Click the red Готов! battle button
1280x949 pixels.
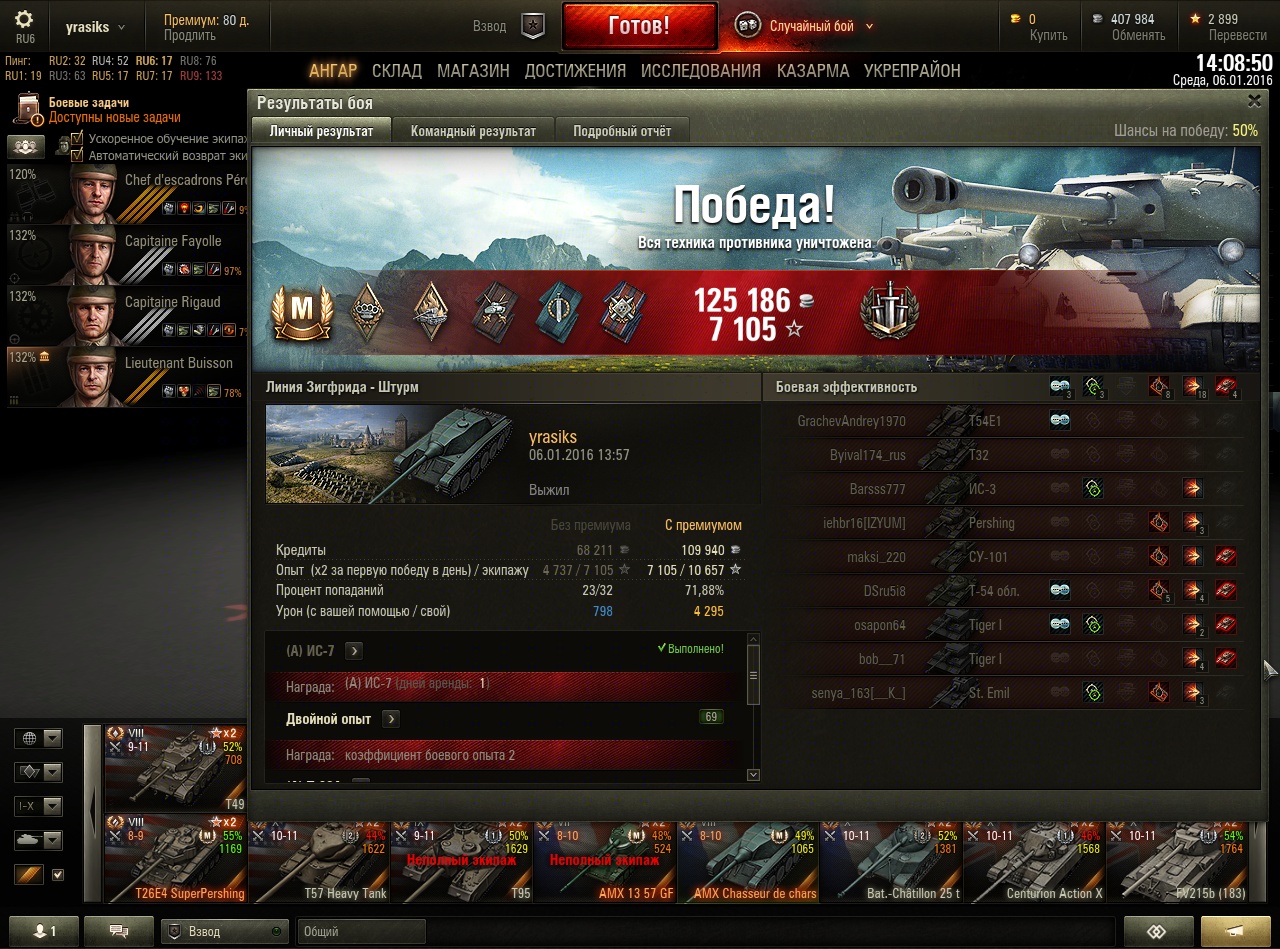tap(639, 26)
